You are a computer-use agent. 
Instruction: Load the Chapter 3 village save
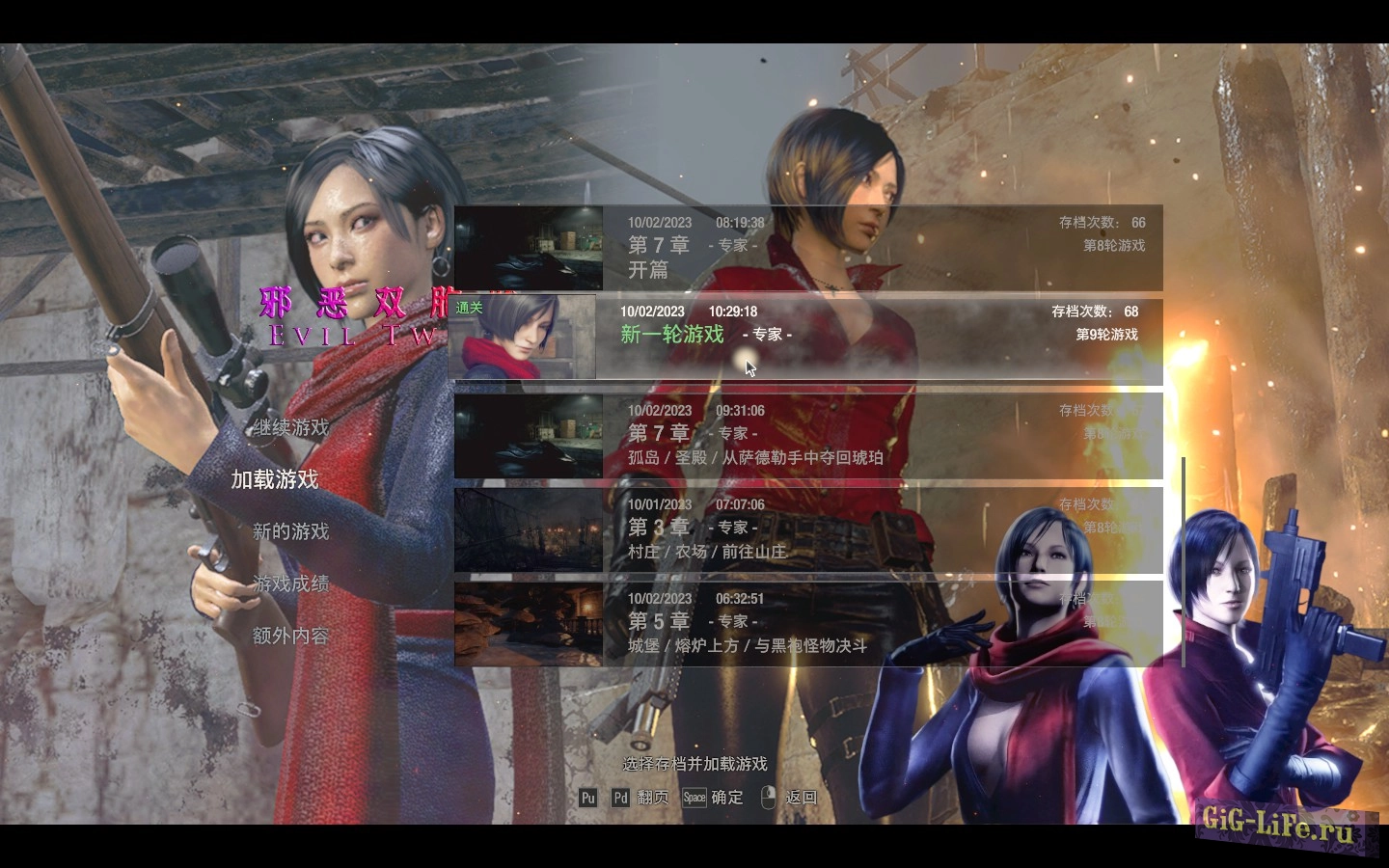click(x=808, y=529)
